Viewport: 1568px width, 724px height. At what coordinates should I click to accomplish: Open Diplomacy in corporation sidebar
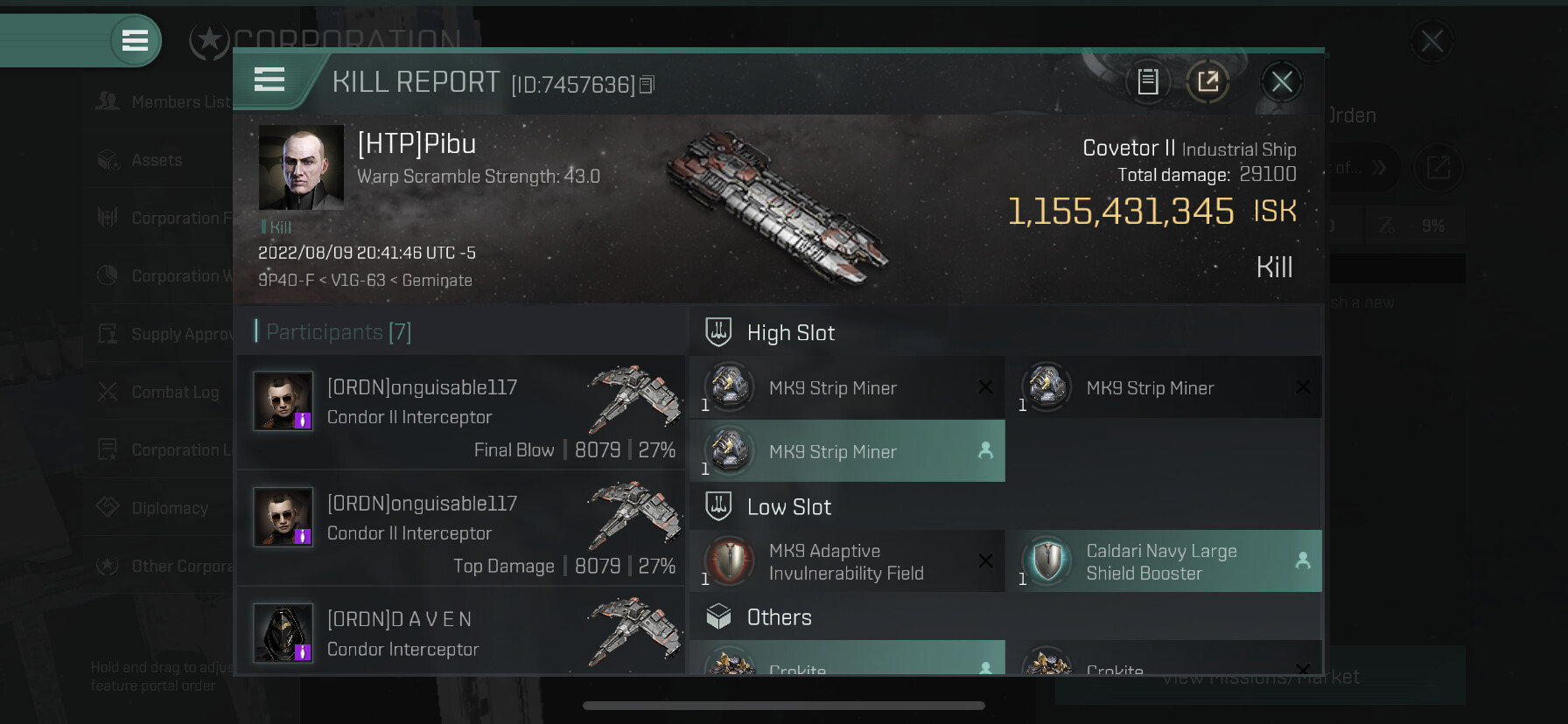click(x=169, y=508)
